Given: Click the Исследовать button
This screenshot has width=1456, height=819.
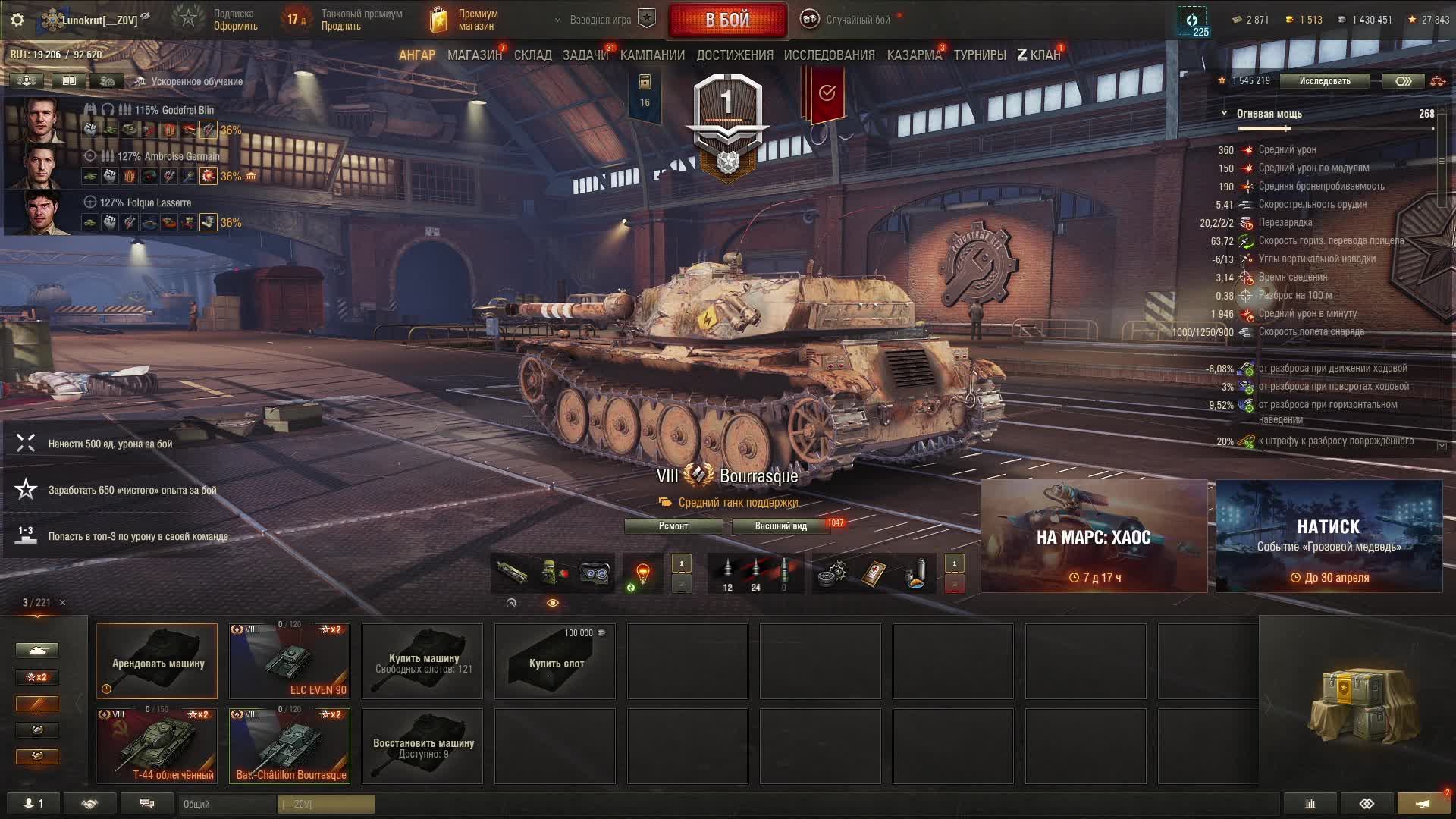Looking at the screenshot, I should click(x=1324, y=81).
